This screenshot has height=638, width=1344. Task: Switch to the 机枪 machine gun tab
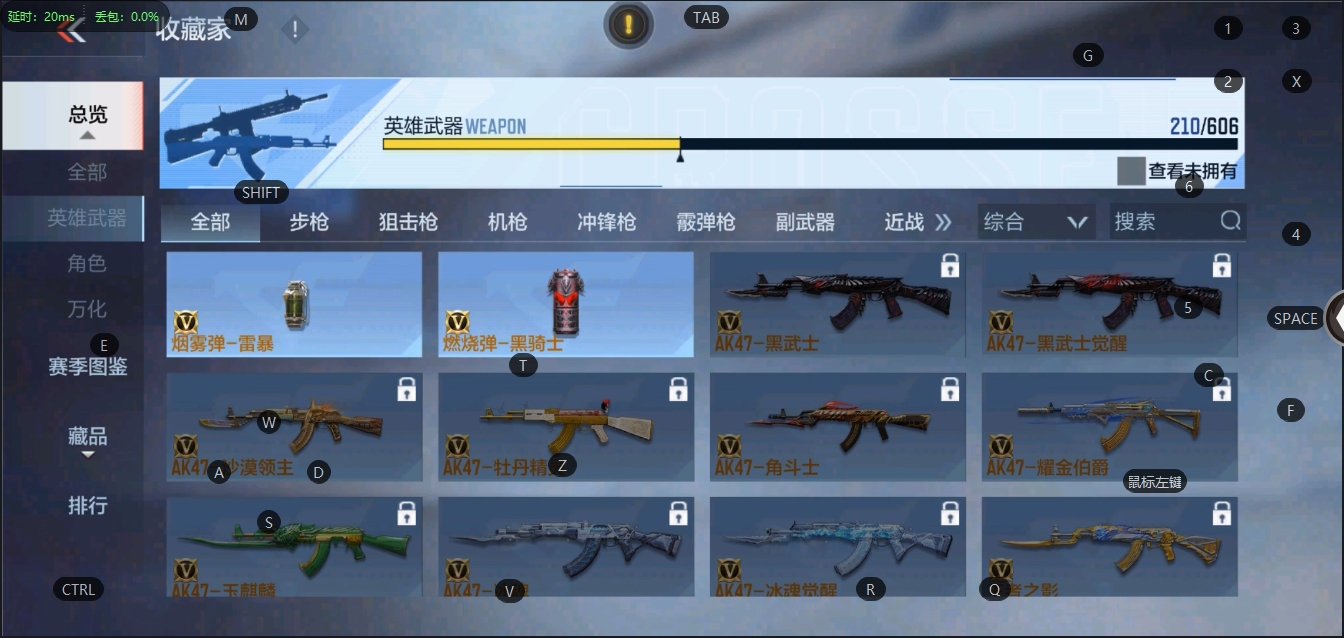[x=507, y=222]
